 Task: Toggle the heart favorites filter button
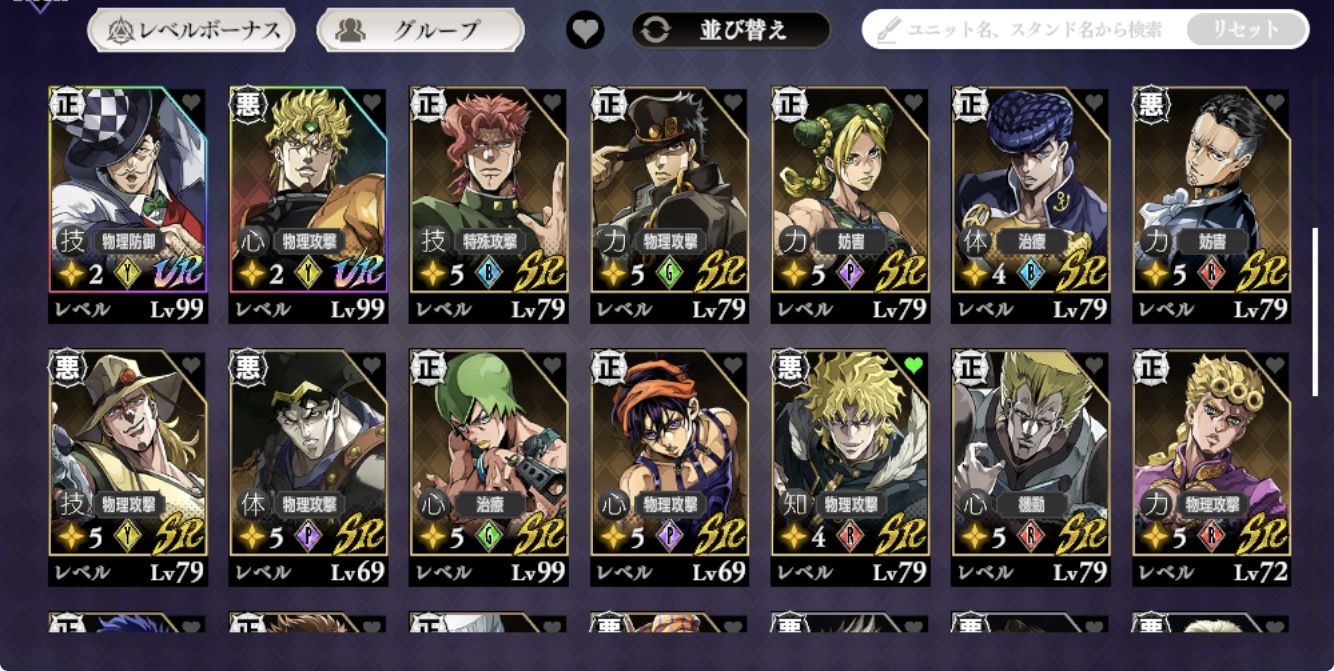(585, 31)
